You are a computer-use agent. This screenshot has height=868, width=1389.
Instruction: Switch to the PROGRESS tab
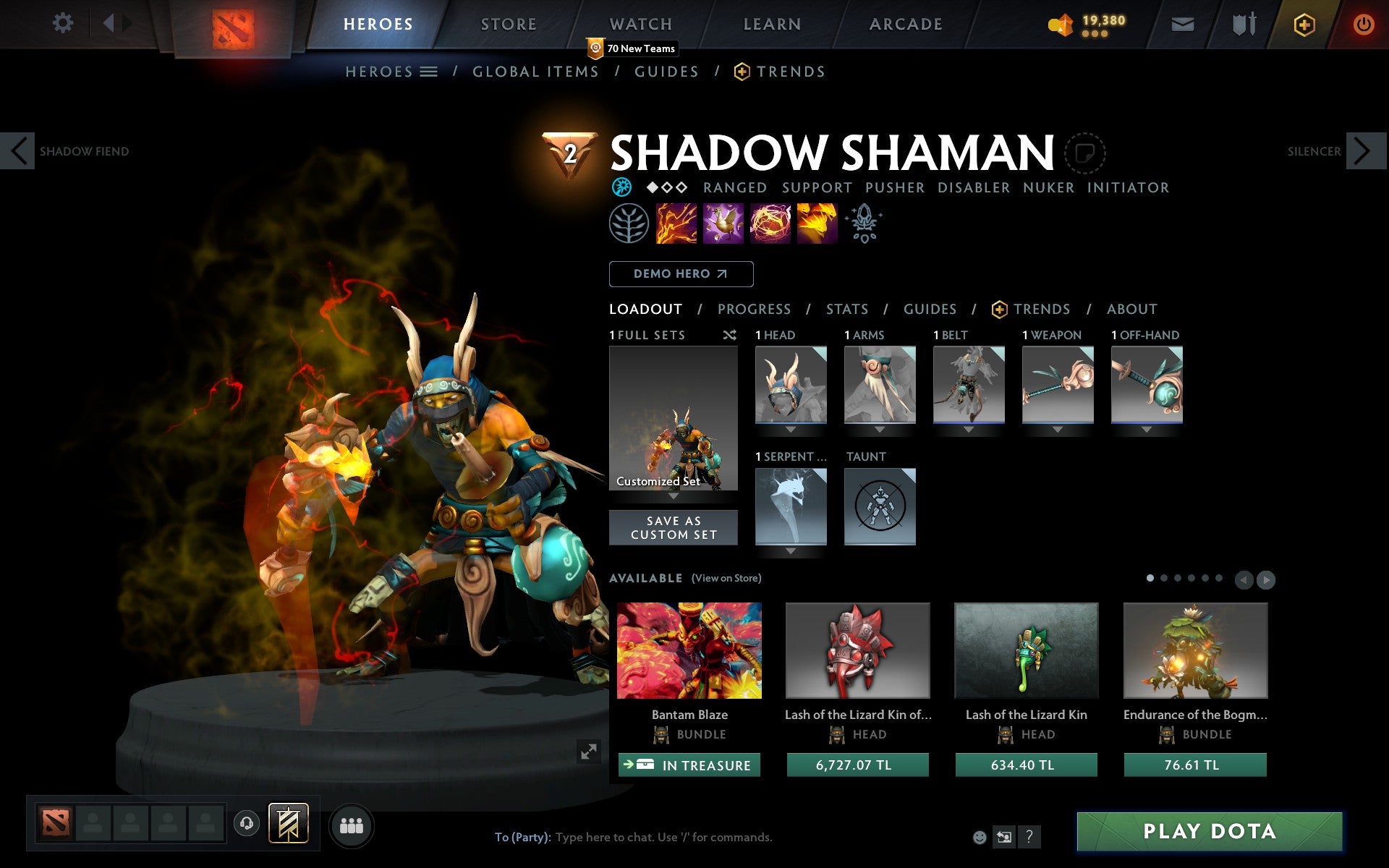pos(754,309)
